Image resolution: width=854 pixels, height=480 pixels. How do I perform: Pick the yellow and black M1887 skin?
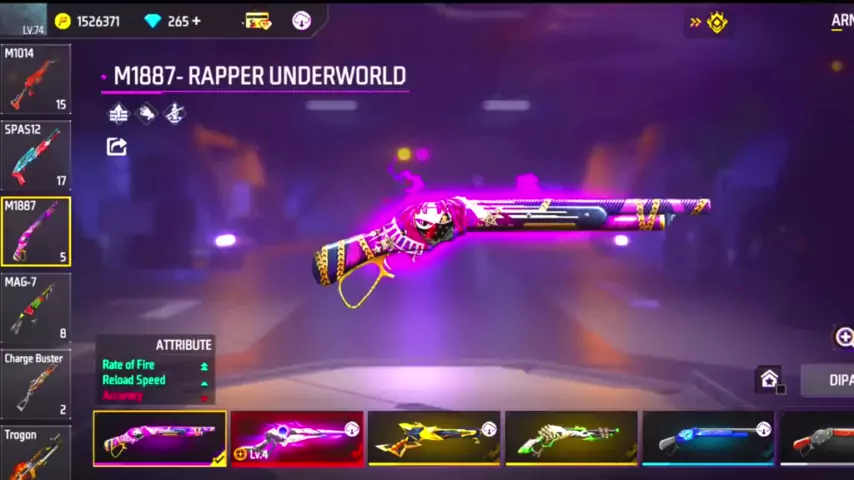[x=434, y=438]
